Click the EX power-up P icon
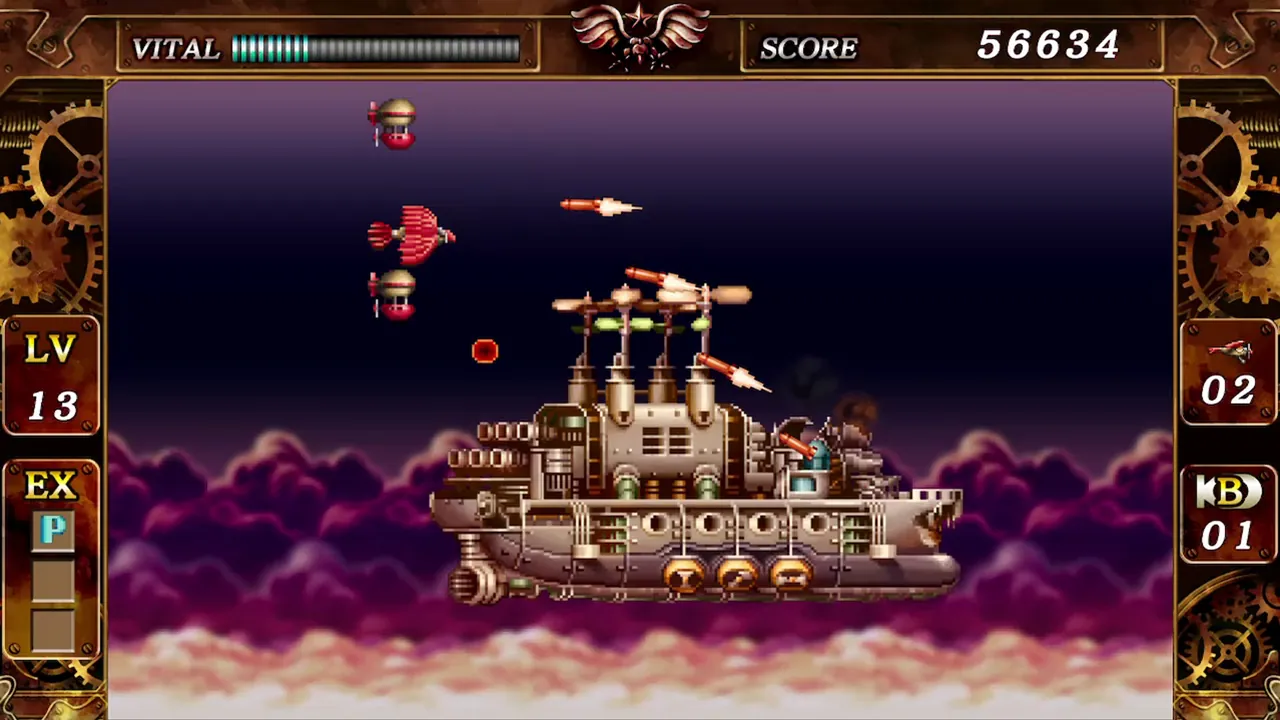This screenshot has width=1280, height=720. pos(53,530)
